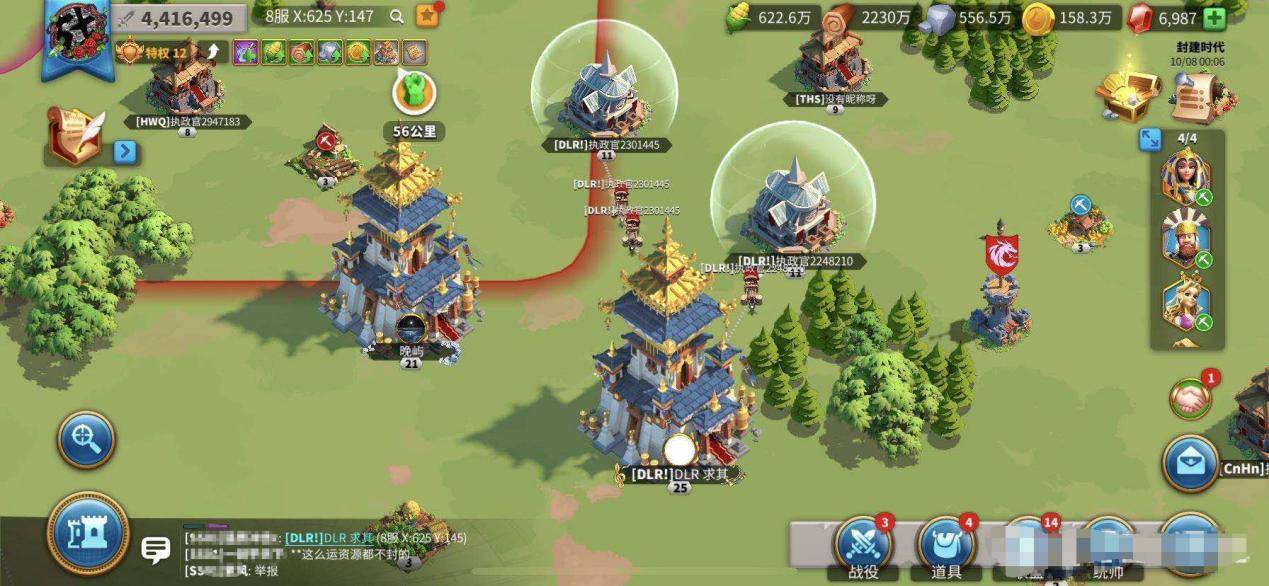Screen dimensions: 1269x586
Task: Expand the blue arrow beside quest scroll
Action: [125, 152]
